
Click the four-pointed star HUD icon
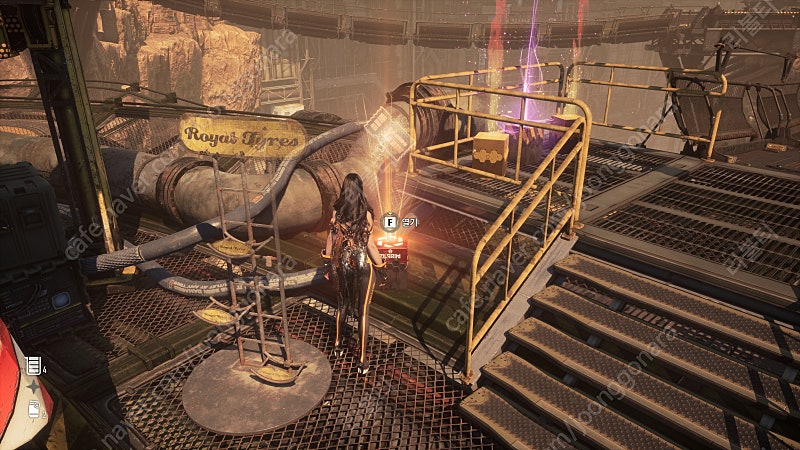coord(33,386)
